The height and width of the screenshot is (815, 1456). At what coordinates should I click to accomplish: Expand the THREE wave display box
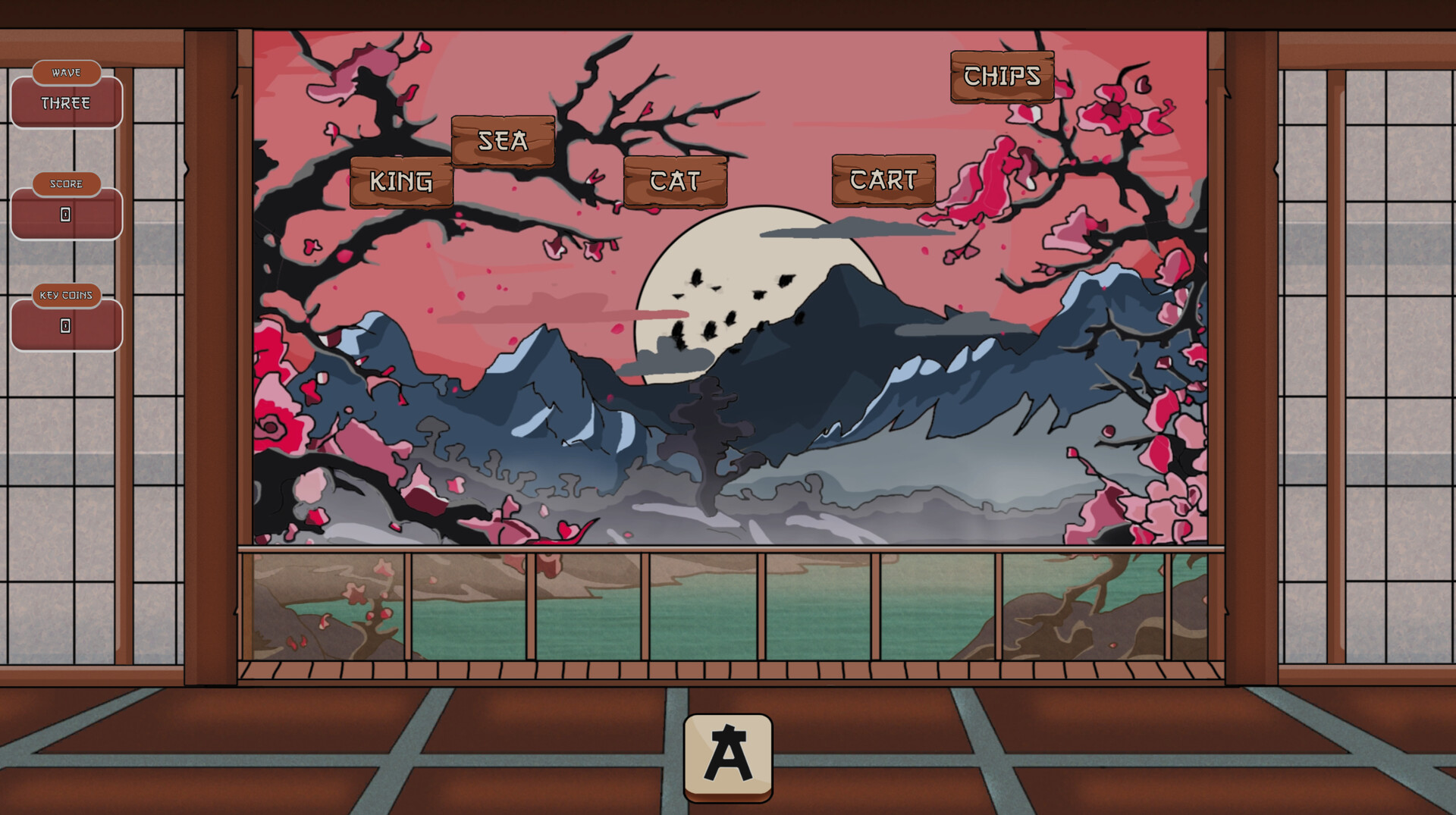(65, 103)
